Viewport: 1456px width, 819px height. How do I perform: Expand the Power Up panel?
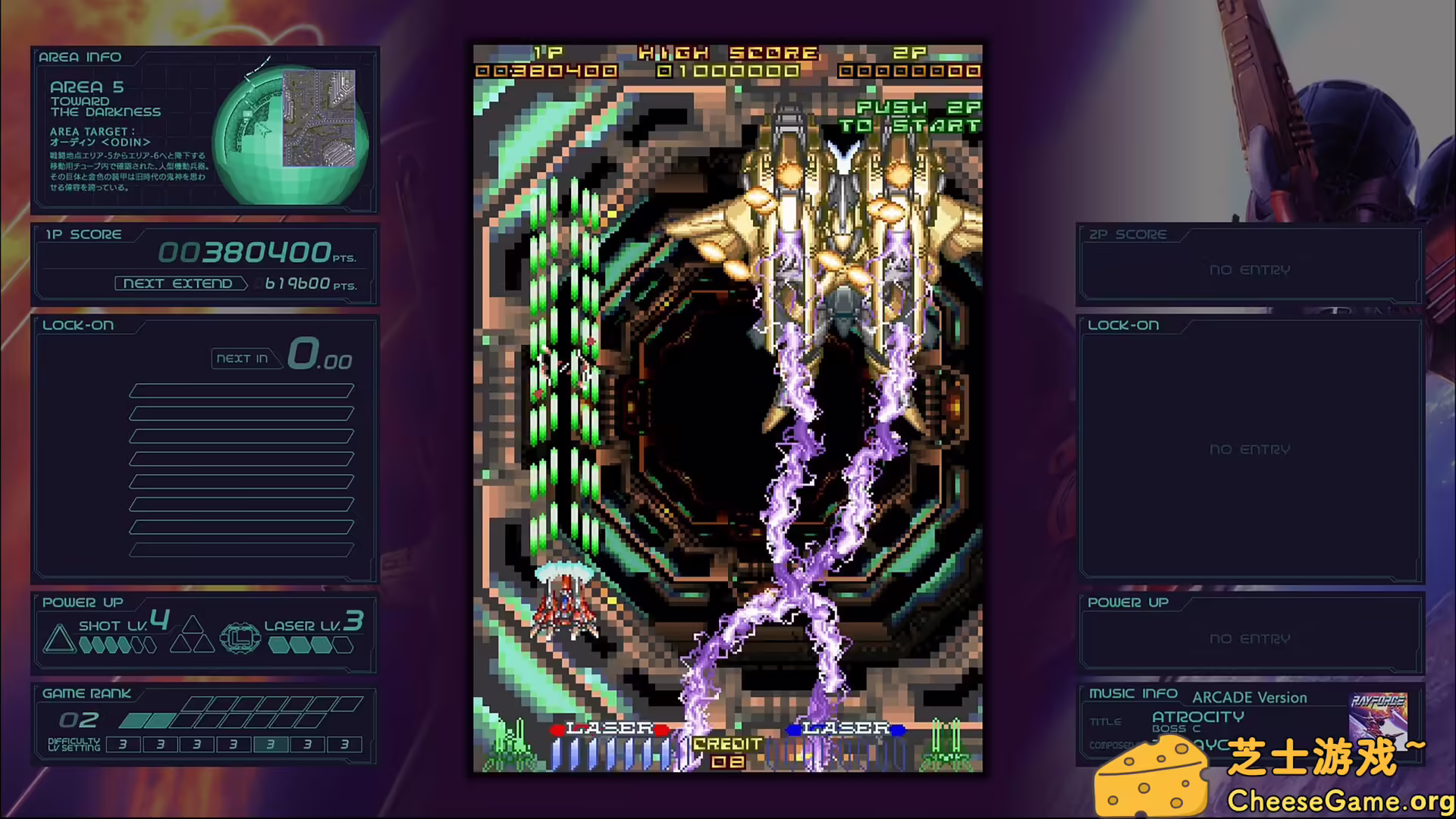click(x=82, y=601)
